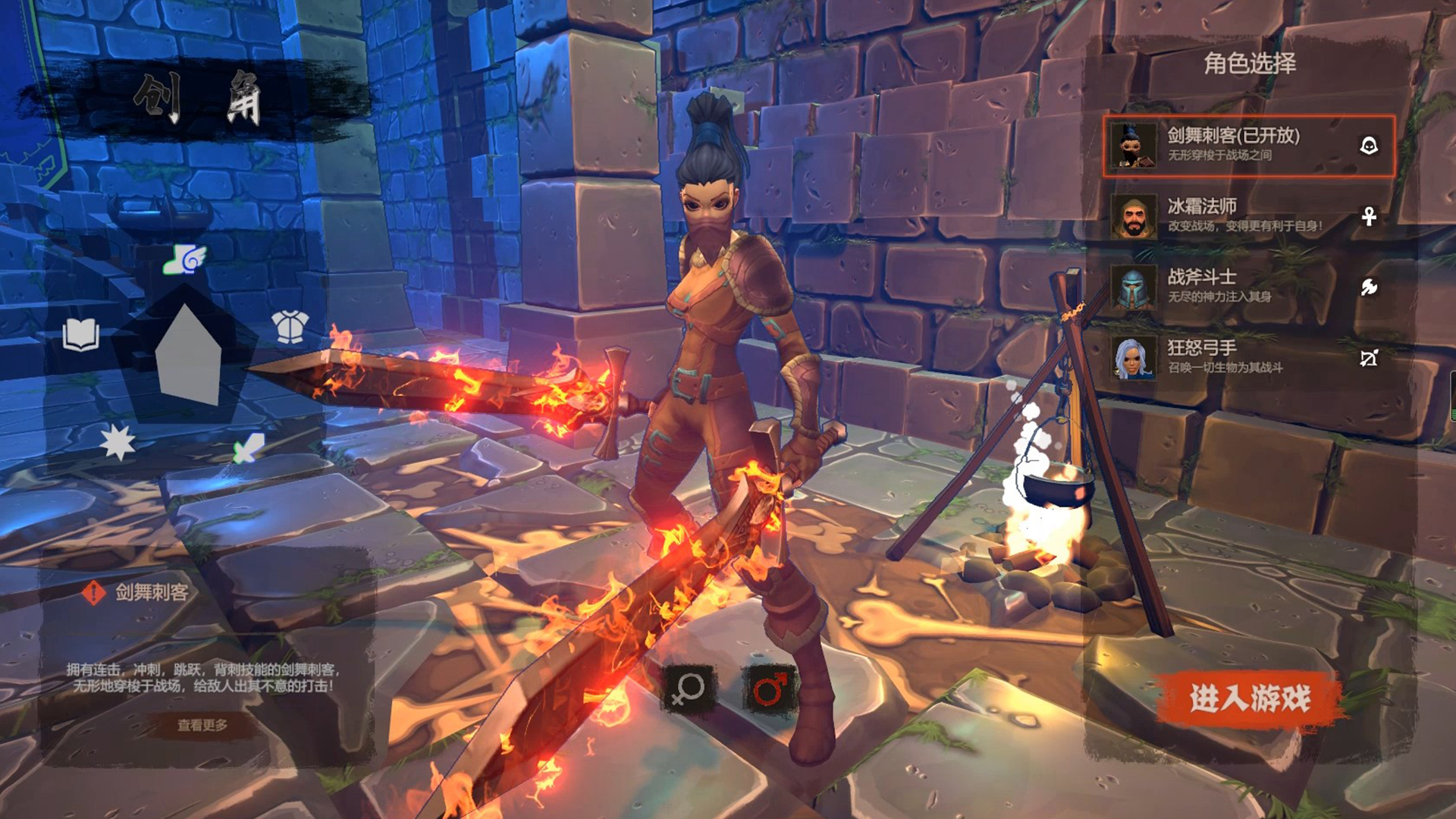This screenshot has height=819, width=1456.
Task: Choose the female gender symbol
Action: pos(689,689)
